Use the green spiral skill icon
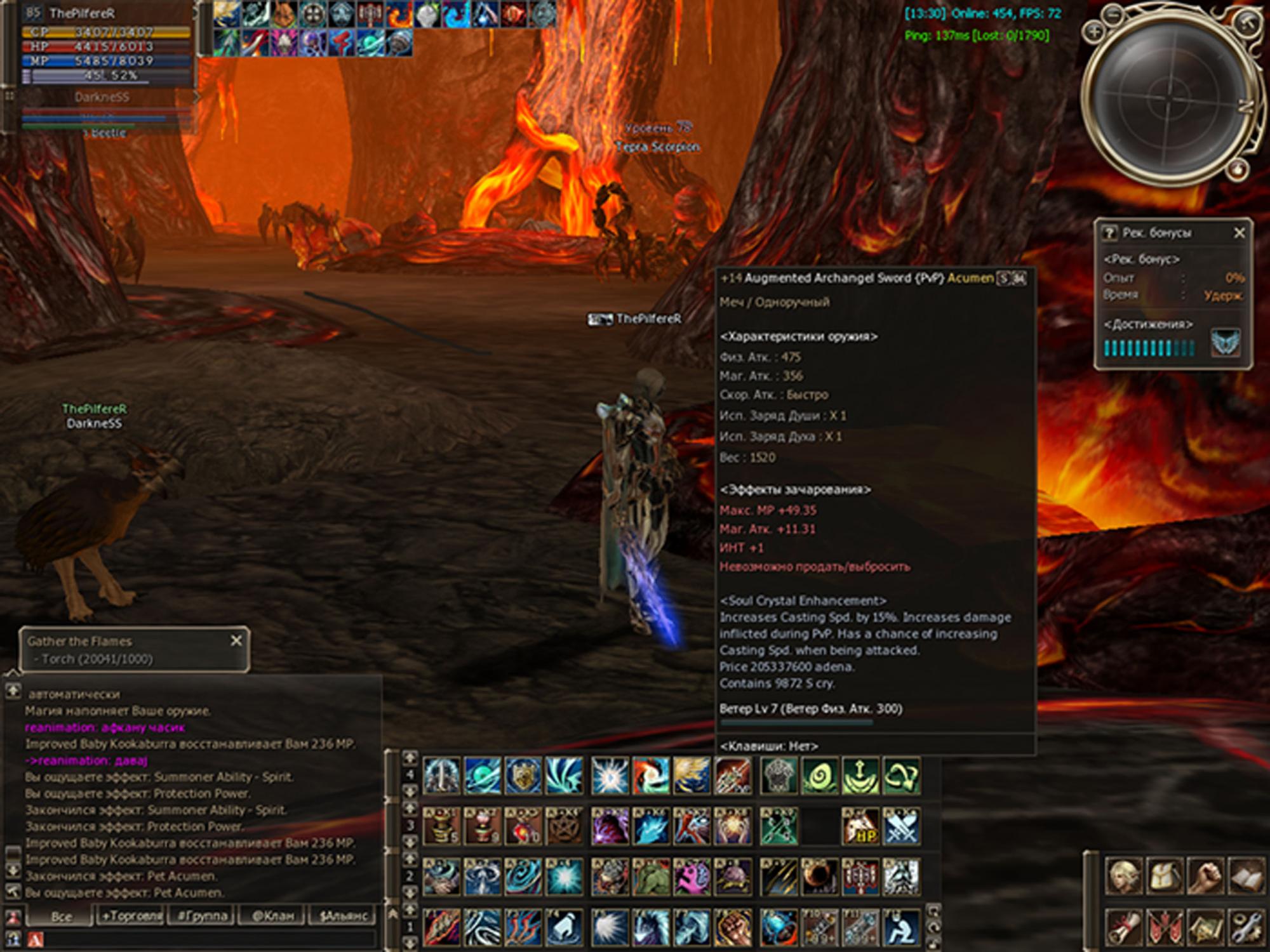 819,776
